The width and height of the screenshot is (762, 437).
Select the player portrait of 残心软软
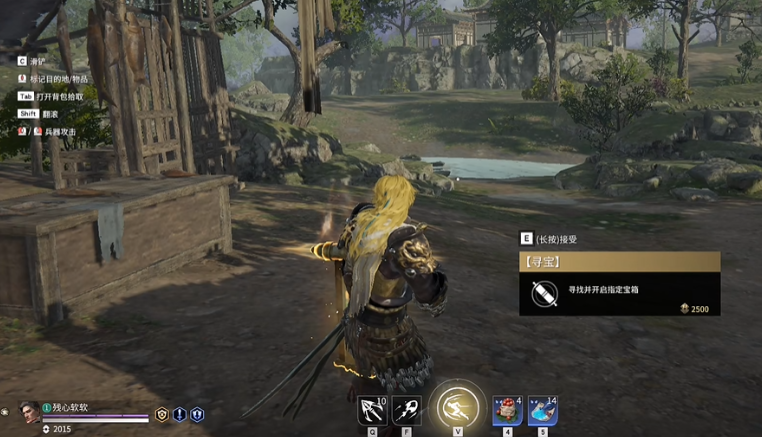point(30,411)
